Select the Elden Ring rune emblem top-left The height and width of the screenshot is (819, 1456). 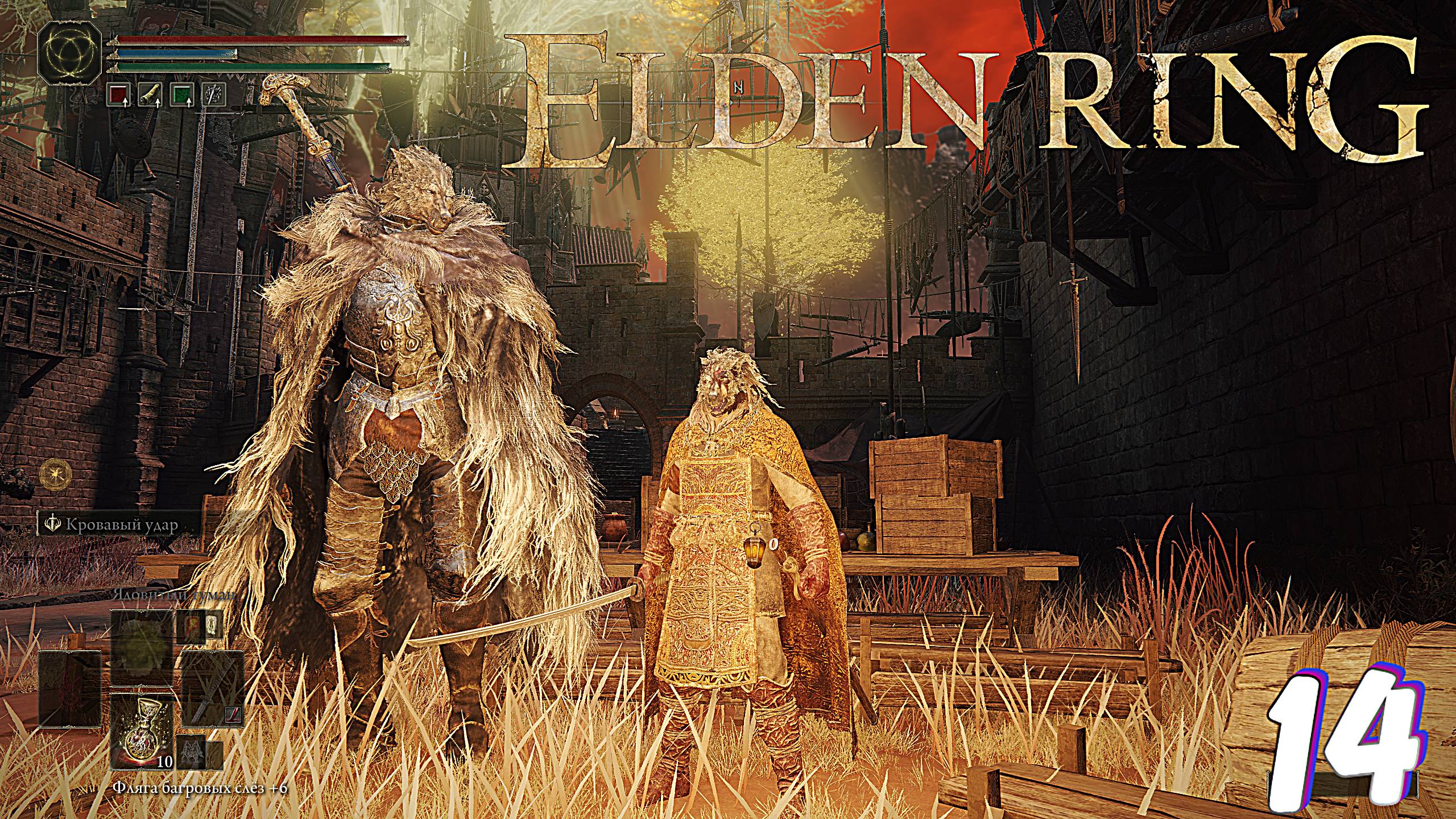(x=70, y=57)
